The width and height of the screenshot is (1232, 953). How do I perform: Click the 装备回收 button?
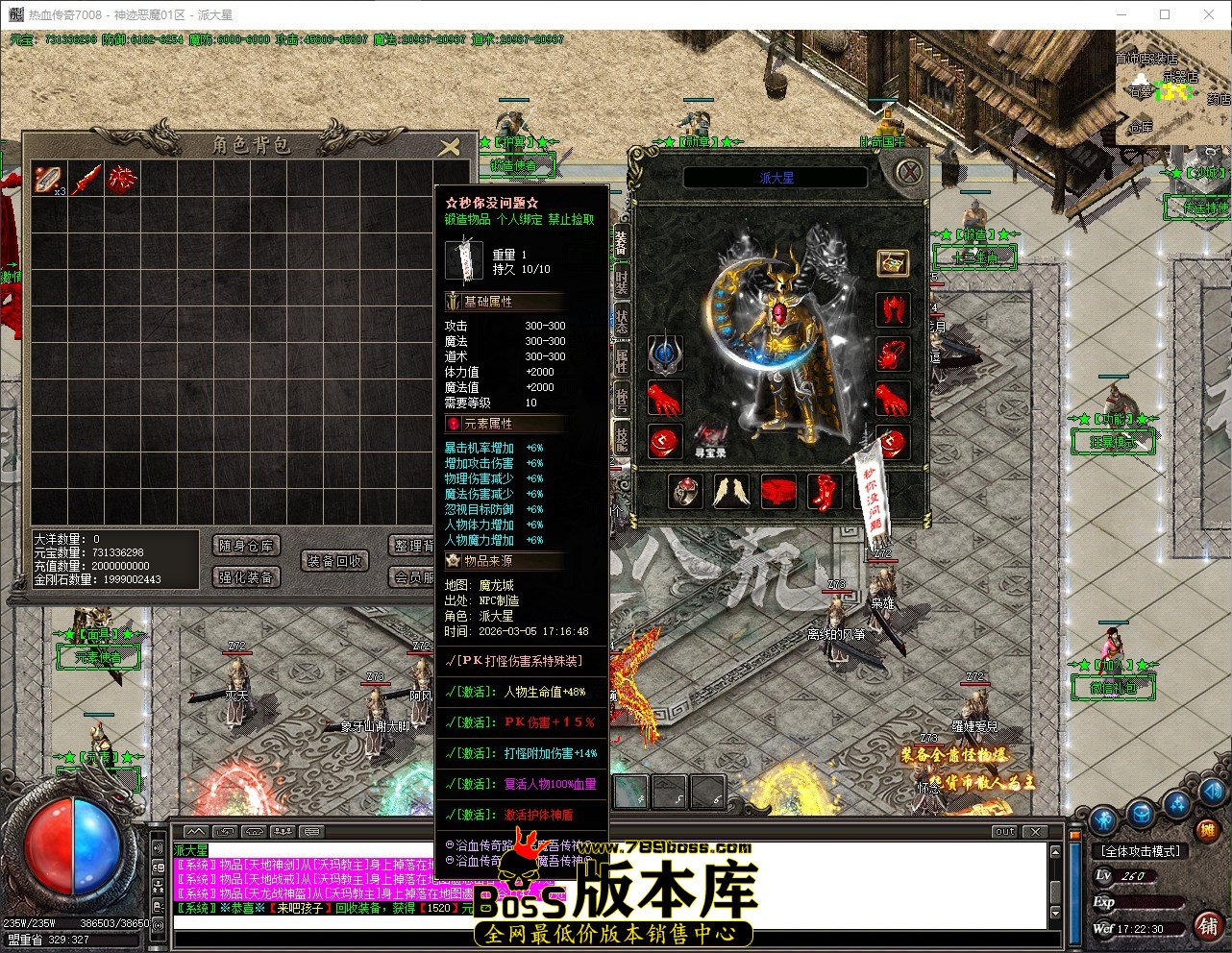tap(335, 560)
